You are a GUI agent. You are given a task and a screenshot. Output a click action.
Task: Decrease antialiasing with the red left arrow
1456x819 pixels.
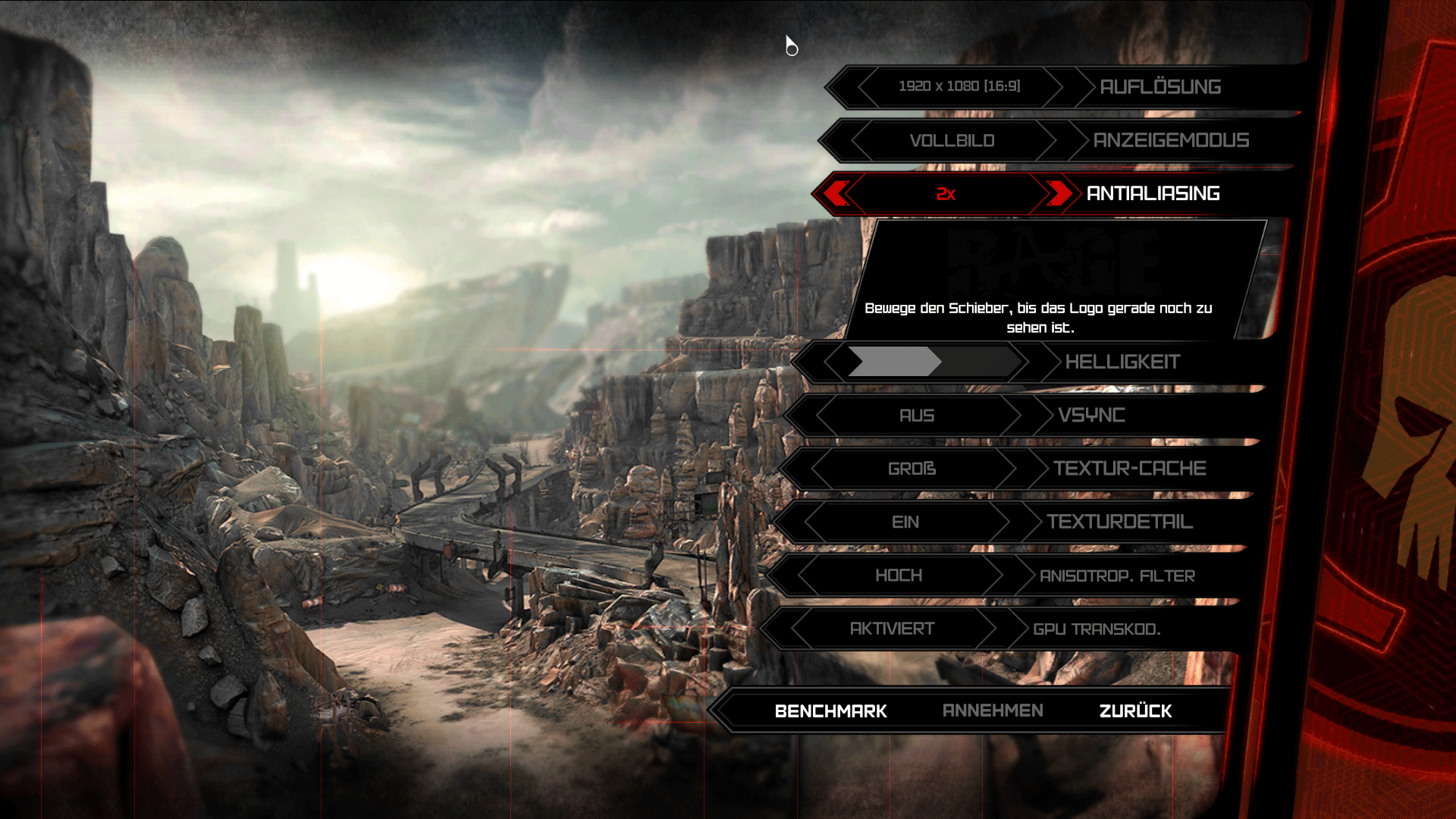(836, 193)
